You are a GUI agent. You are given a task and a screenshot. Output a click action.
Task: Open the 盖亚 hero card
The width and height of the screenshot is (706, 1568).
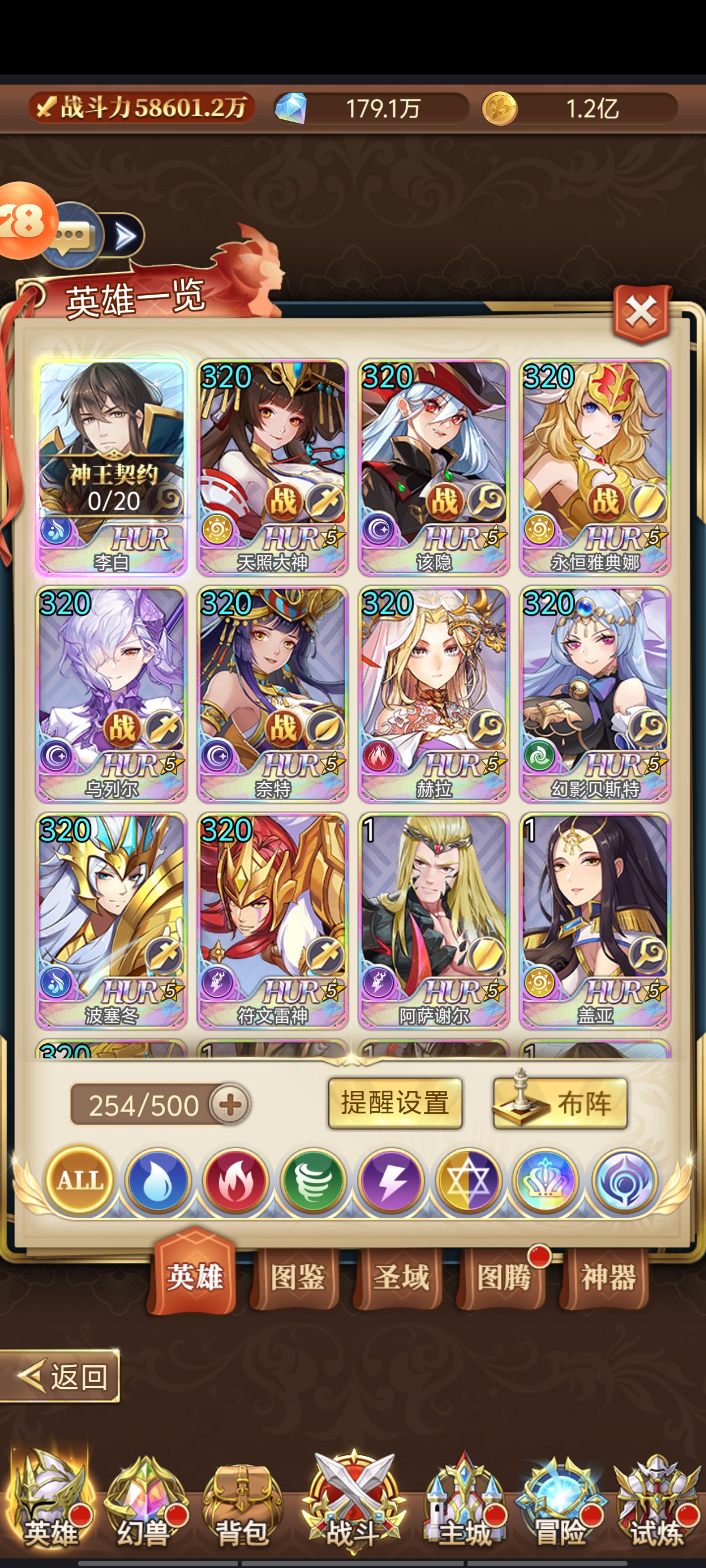[x=594, y=920]
